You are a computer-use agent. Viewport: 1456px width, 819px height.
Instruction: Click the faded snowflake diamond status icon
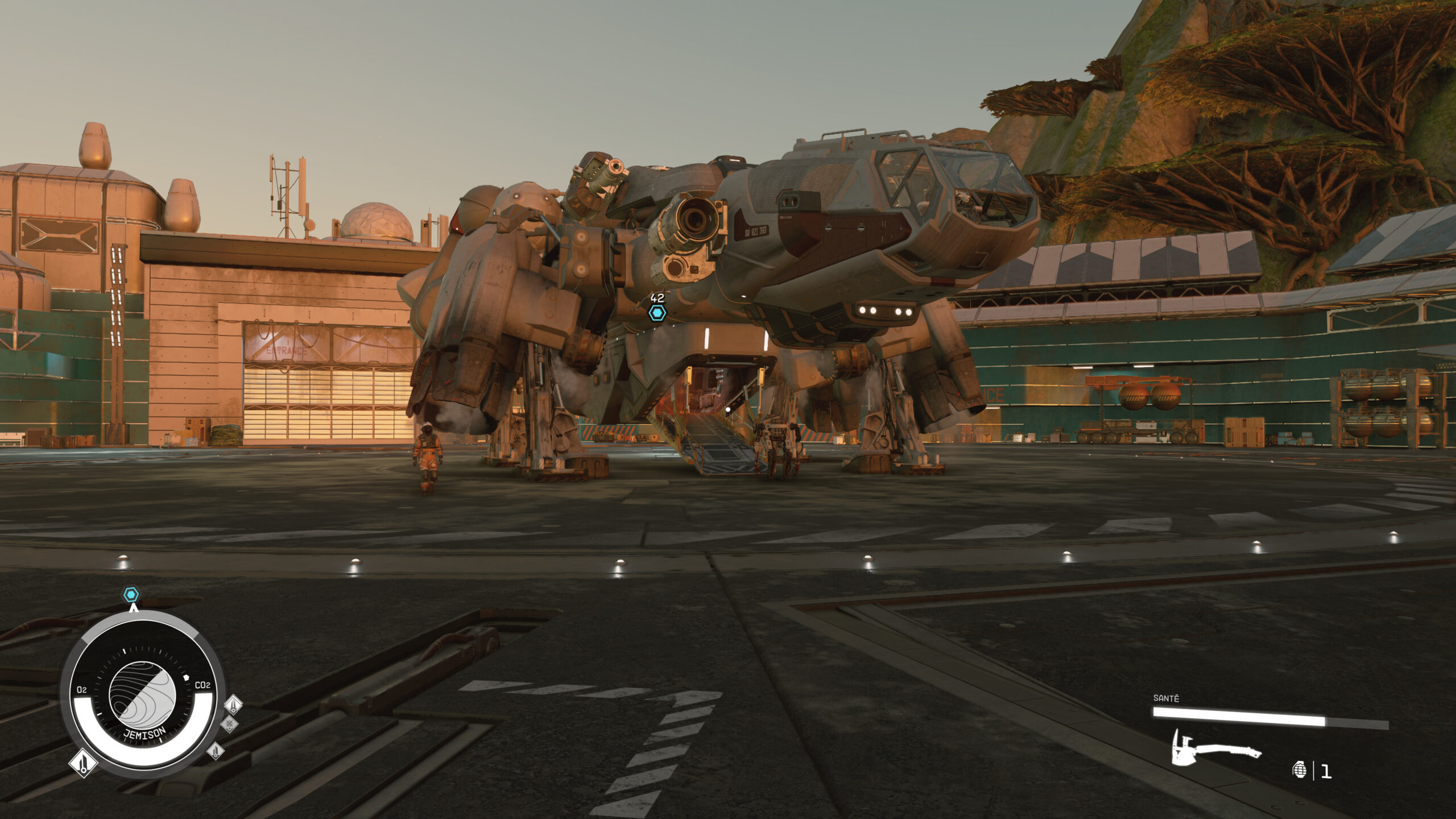pos(229,724)
